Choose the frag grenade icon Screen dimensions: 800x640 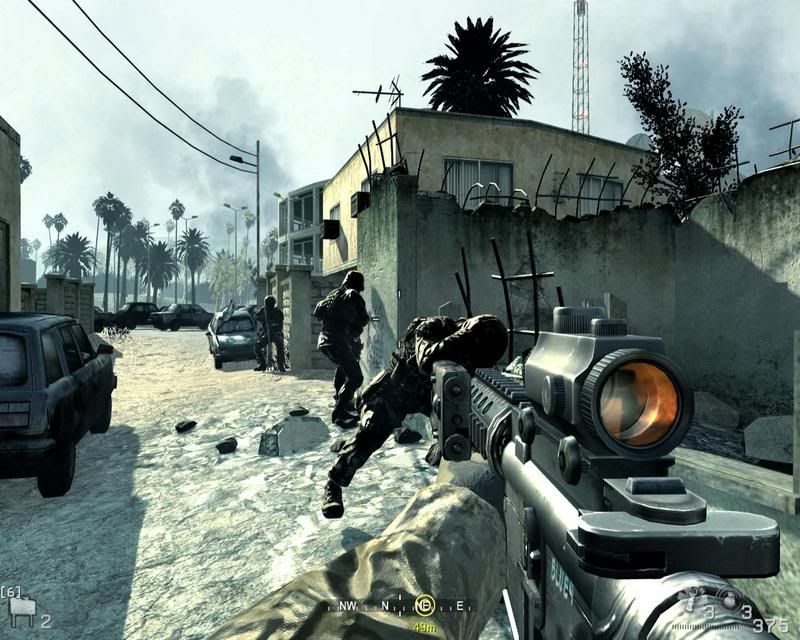728,600
